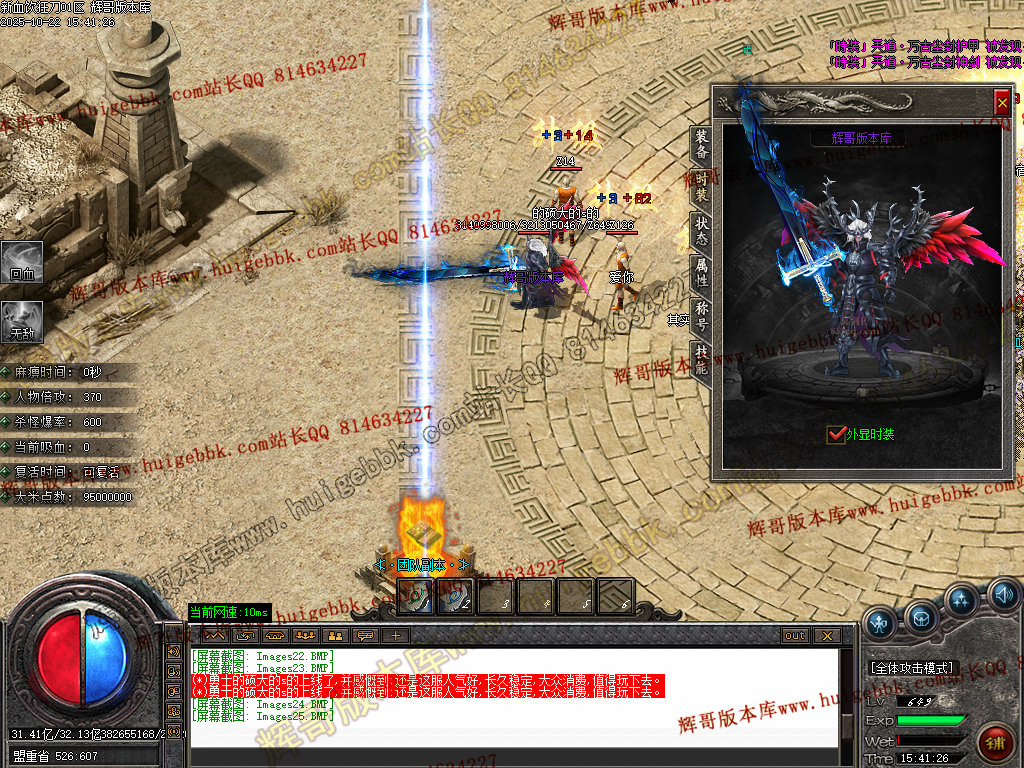Image resolution: width=1024 pixels, height=768 pixels.
Task: Change the 全体攻击模式 attack mode
Action: (x=914, y=667)
